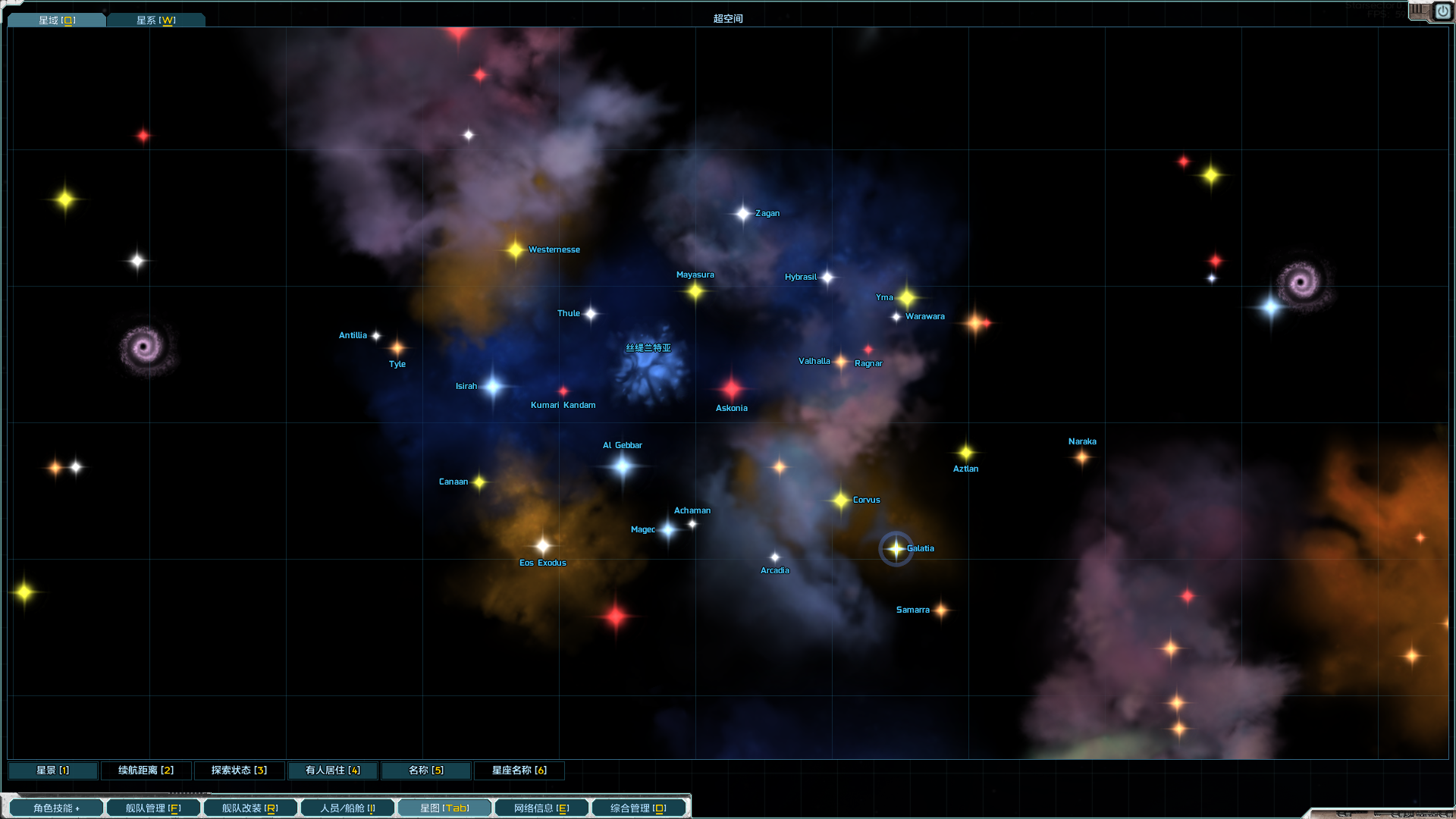打开网络信息 [E] 界面
Viewport: 1456px width, 819px height.
coord(541,808)
